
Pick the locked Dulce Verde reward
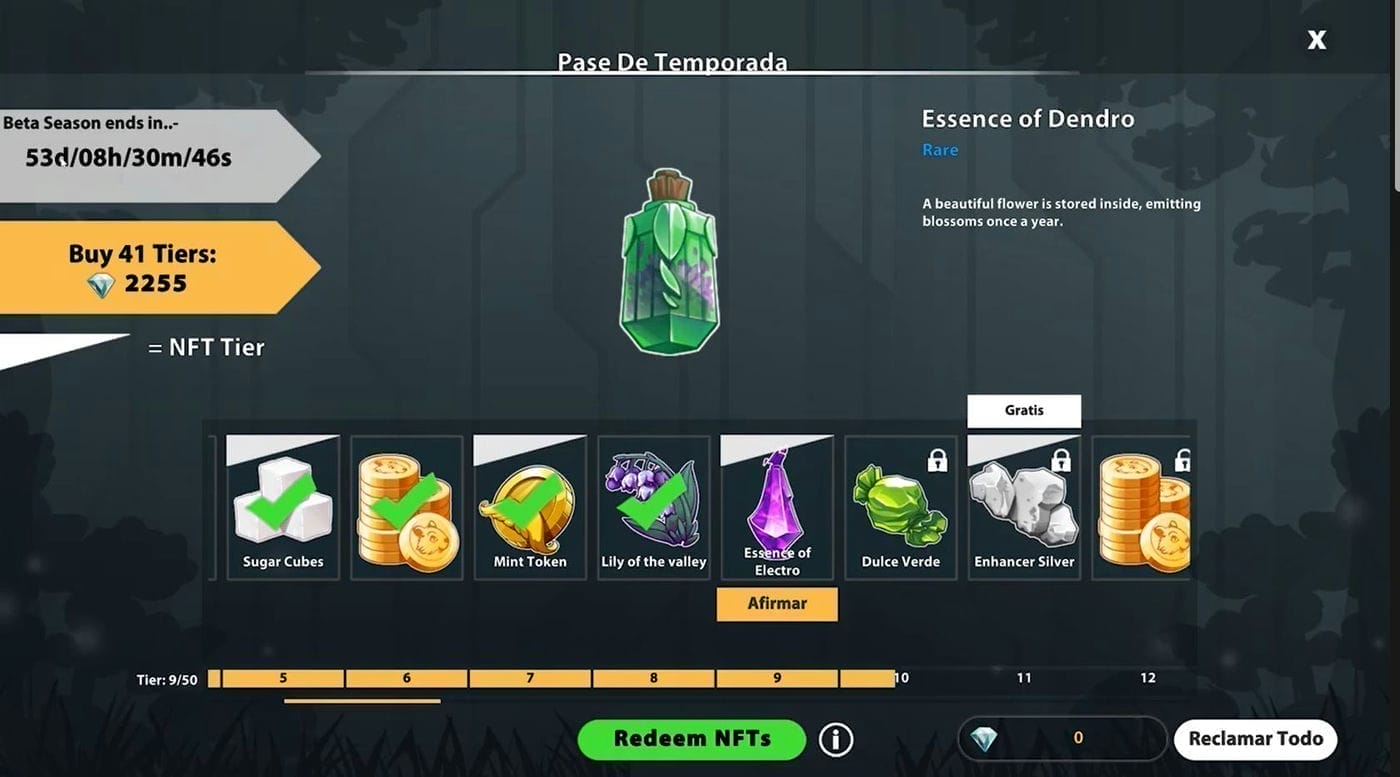click(900, 507)
